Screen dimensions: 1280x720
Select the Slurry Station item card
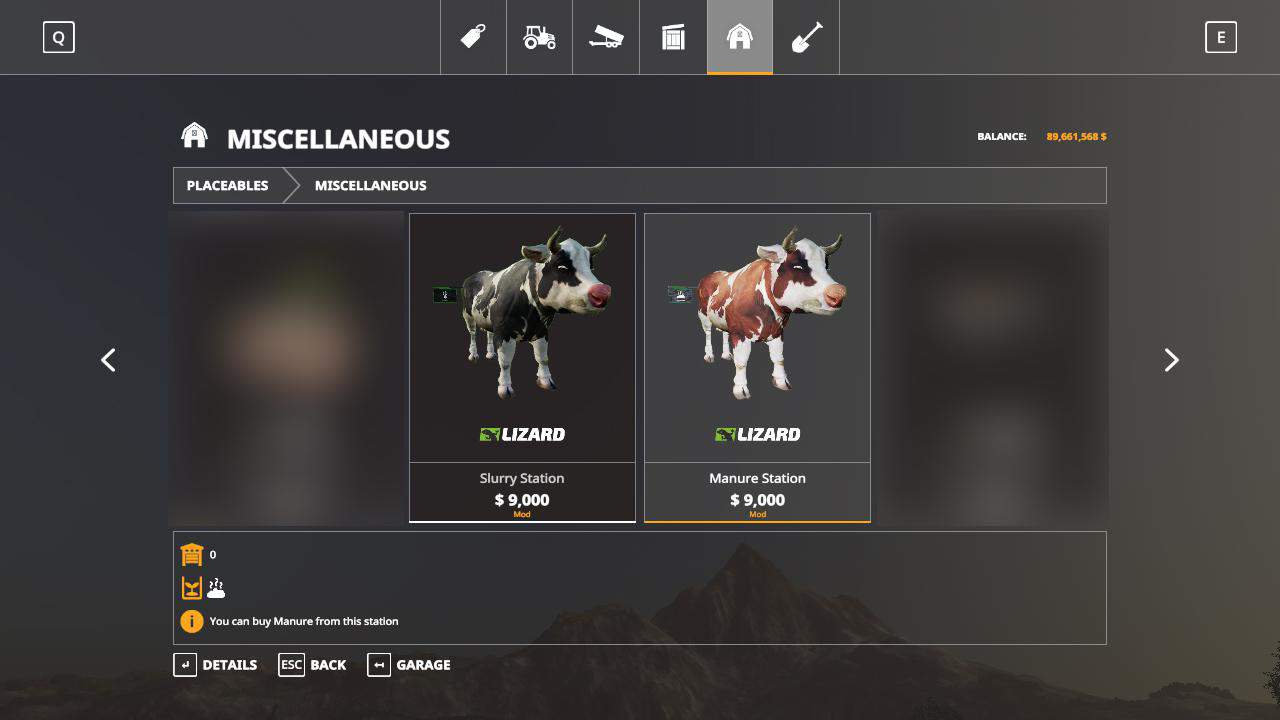(x=522, y=367)
